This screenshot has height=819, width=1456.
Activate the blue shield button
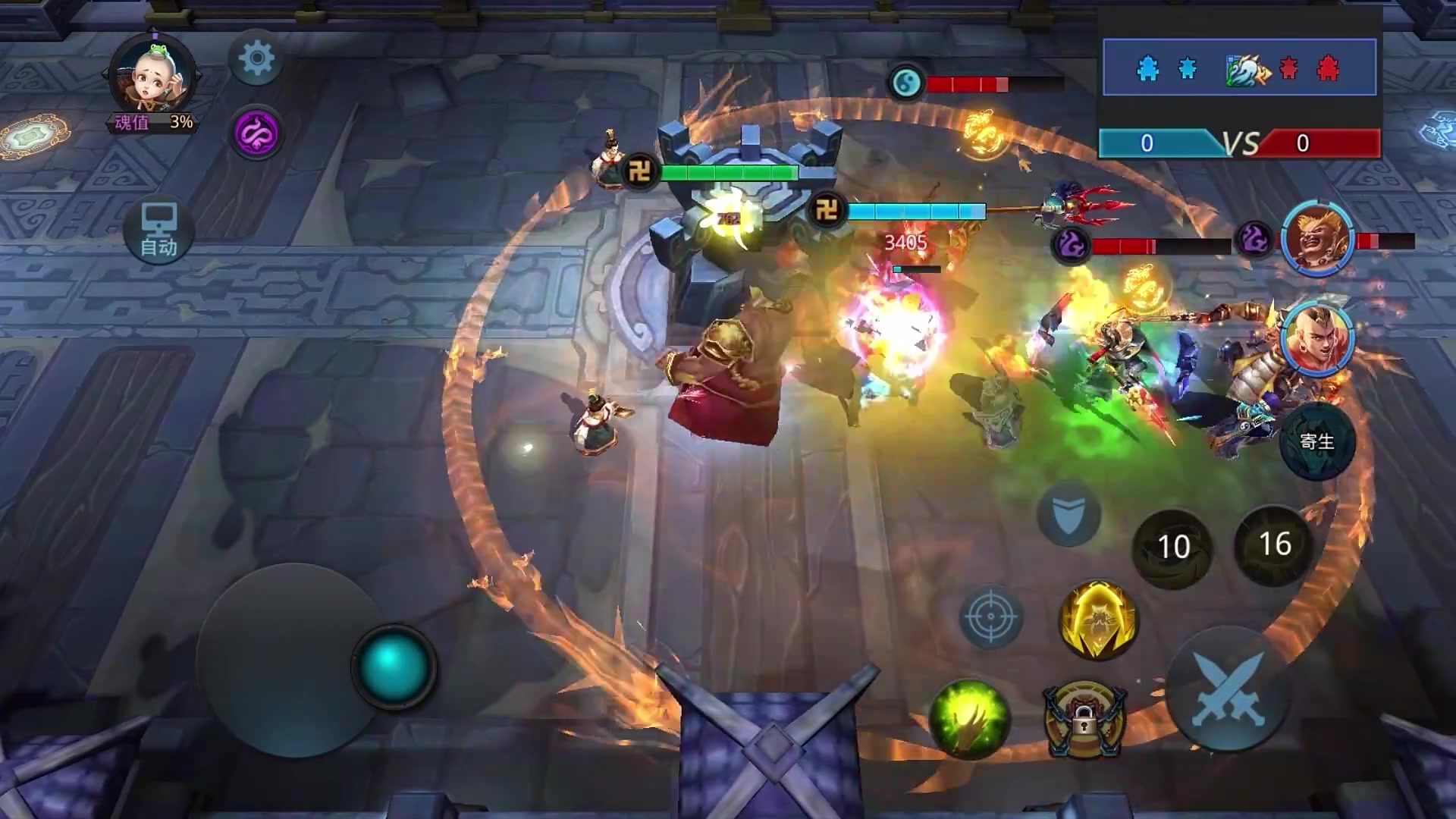(1069, 514)
